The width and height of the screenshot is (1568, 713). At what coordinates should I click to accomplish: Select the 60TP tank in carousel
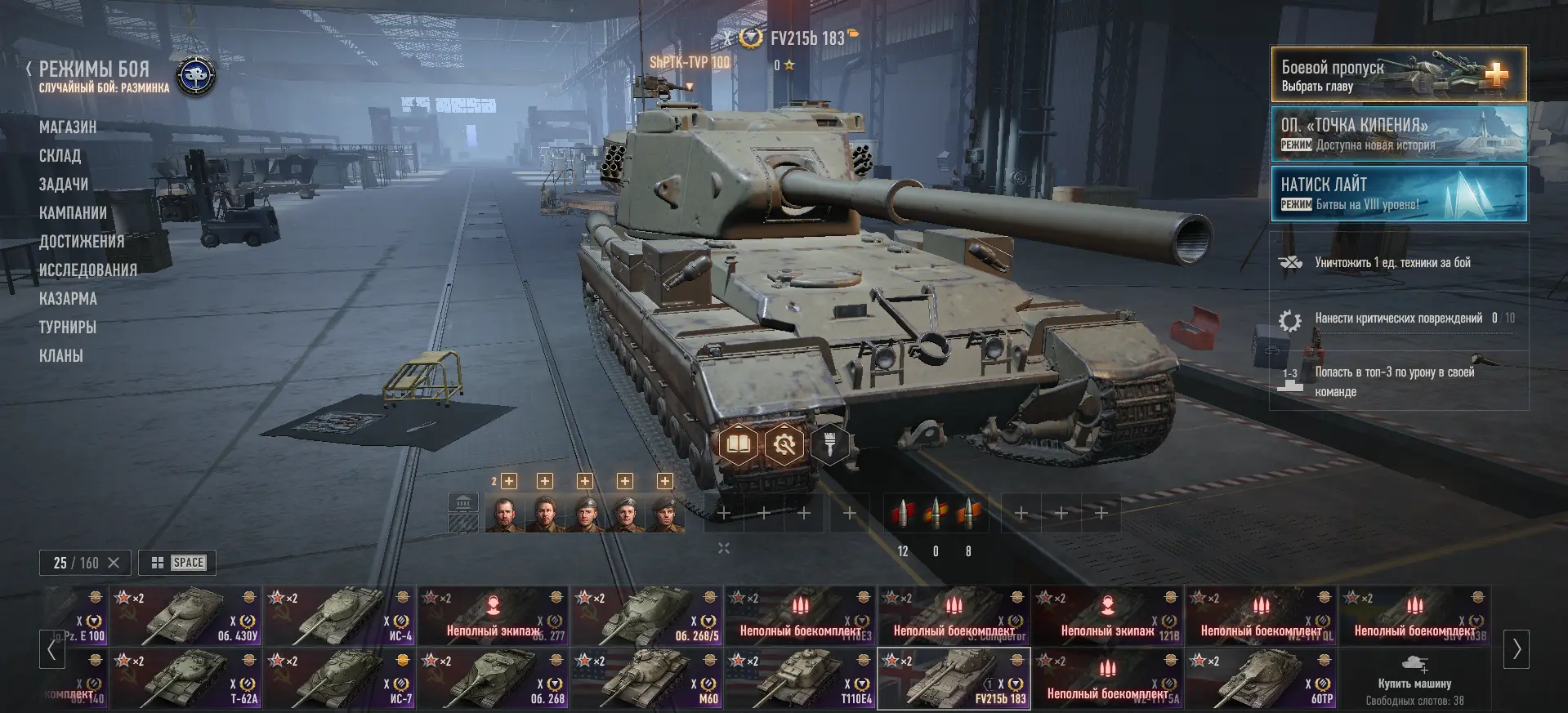click(x=1262, y=679)
